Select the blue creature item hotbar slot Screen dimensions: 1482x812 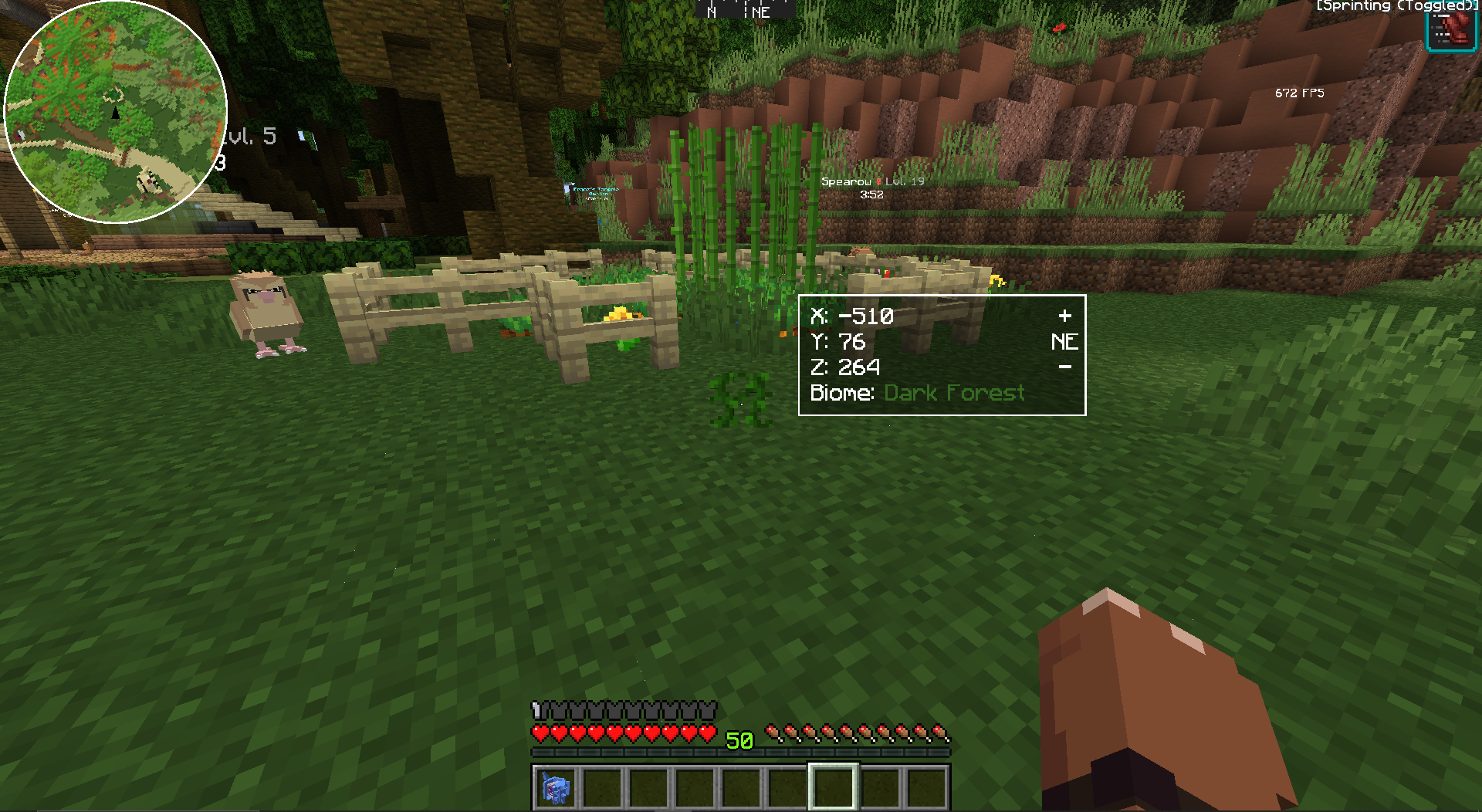[x=555, y=788]
